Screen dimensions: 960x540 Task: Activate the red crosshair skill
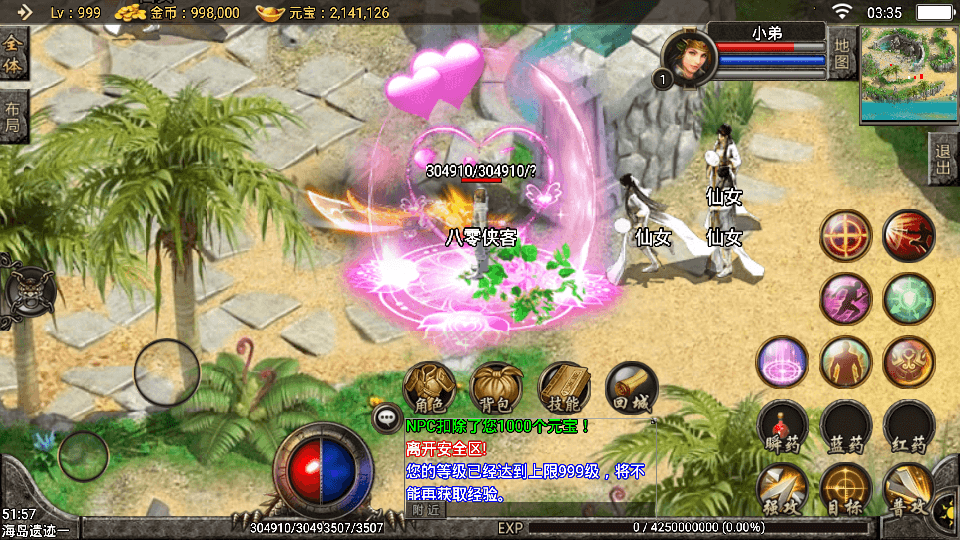[x=846, y=236]
